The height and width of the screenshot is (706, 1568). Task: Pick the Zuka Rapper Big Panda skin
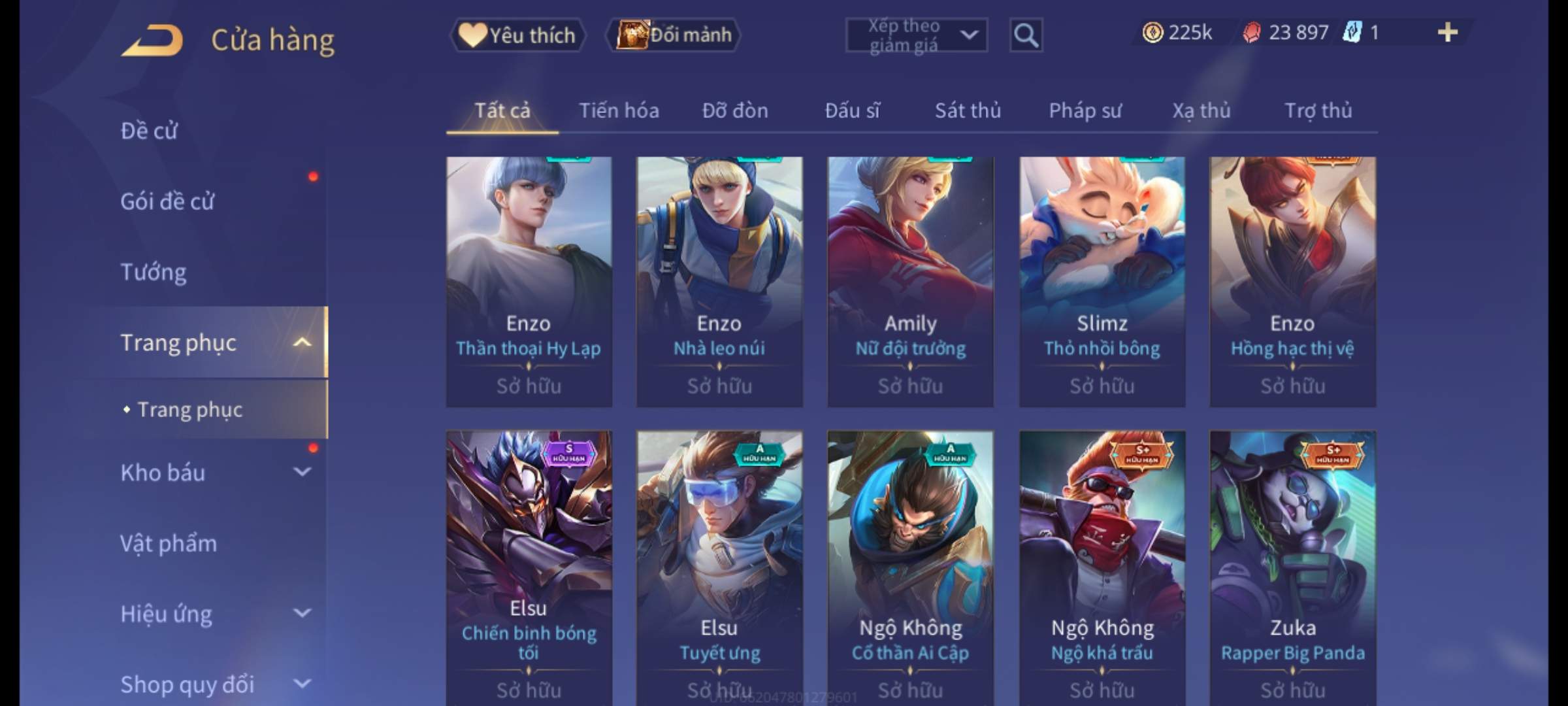pos(1292,565)
